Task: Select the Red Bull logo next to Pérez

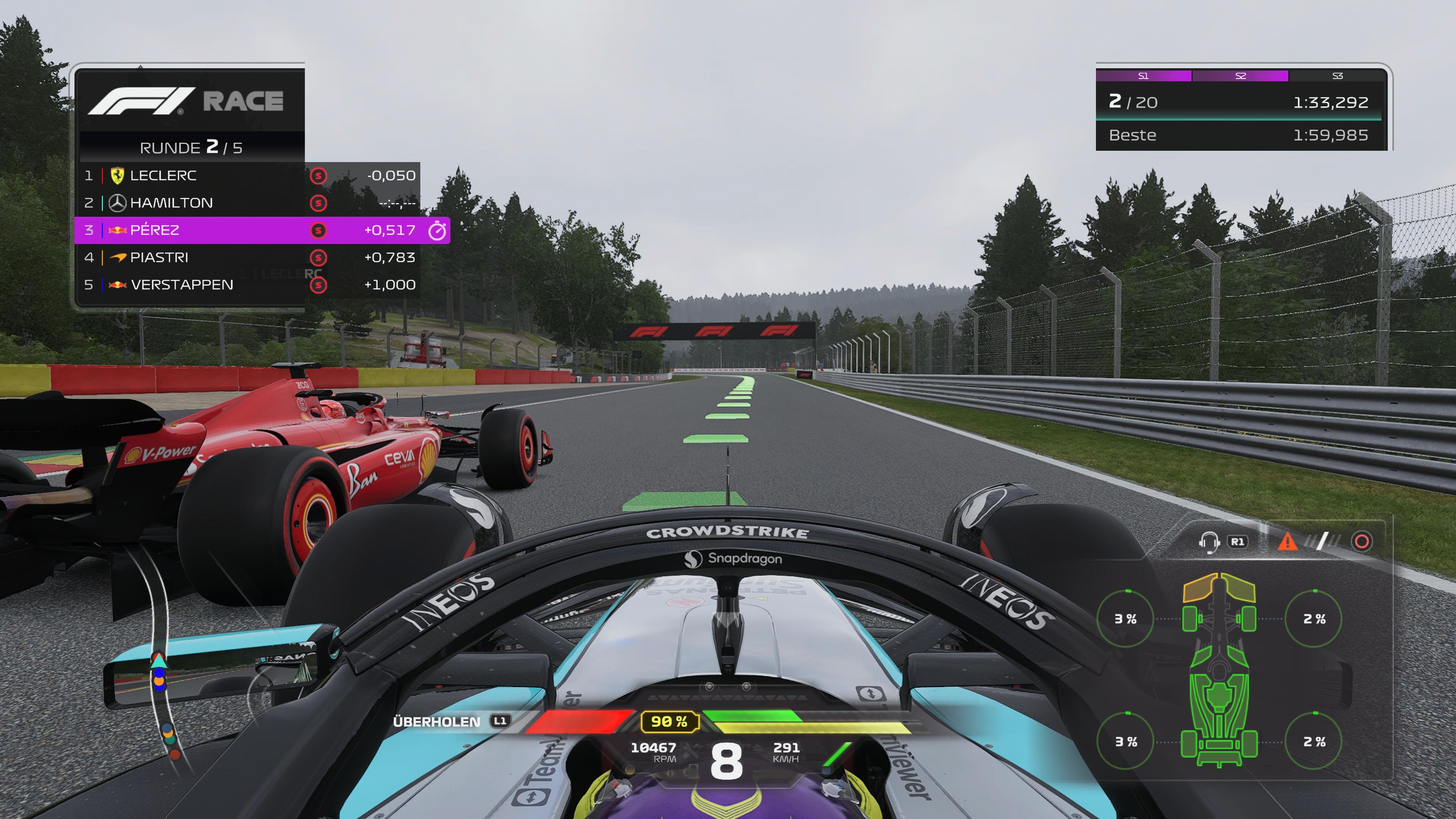Action: [117, 230]
